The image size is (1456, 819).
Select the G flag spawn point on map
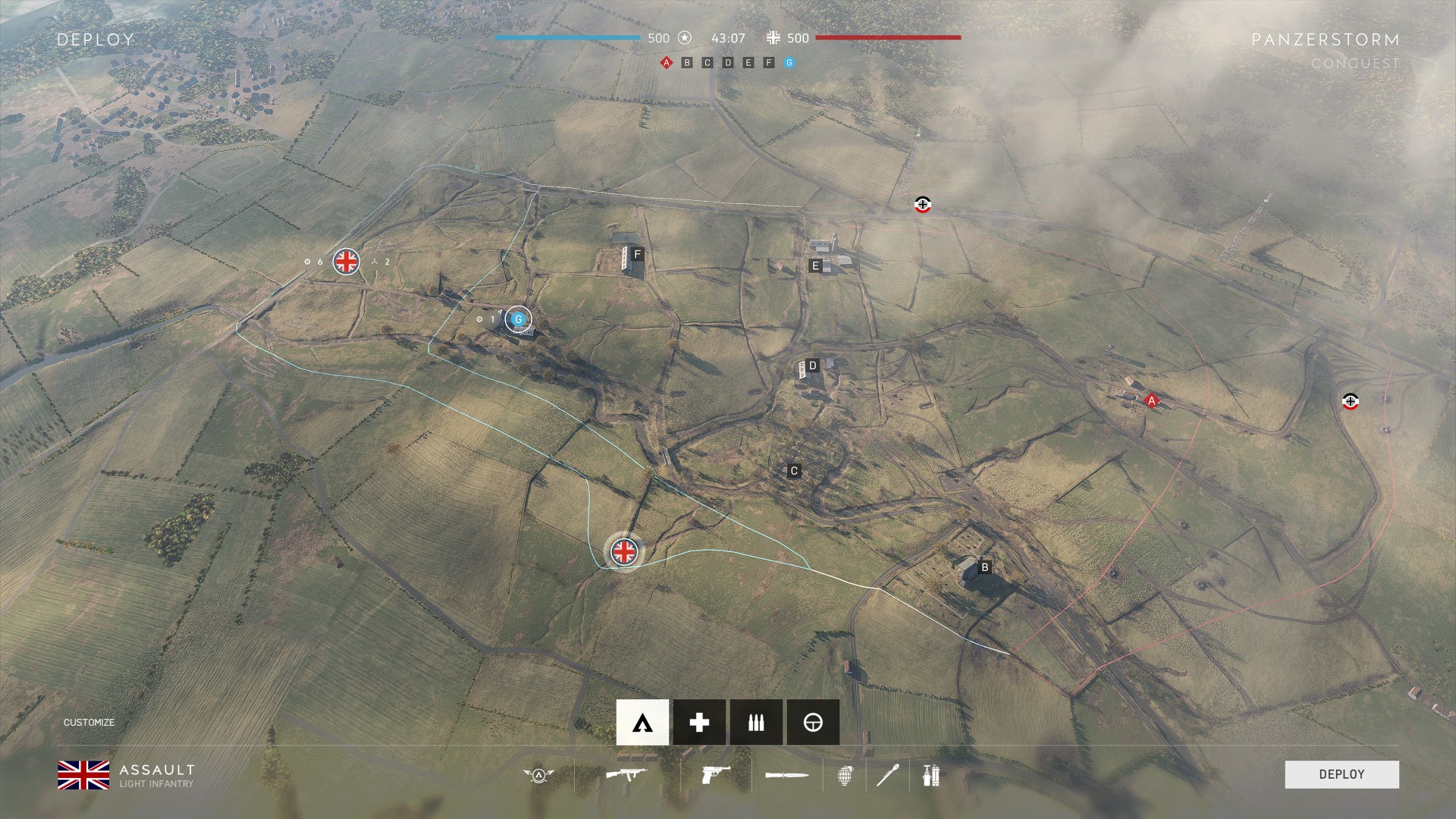[x=519, y=319]
